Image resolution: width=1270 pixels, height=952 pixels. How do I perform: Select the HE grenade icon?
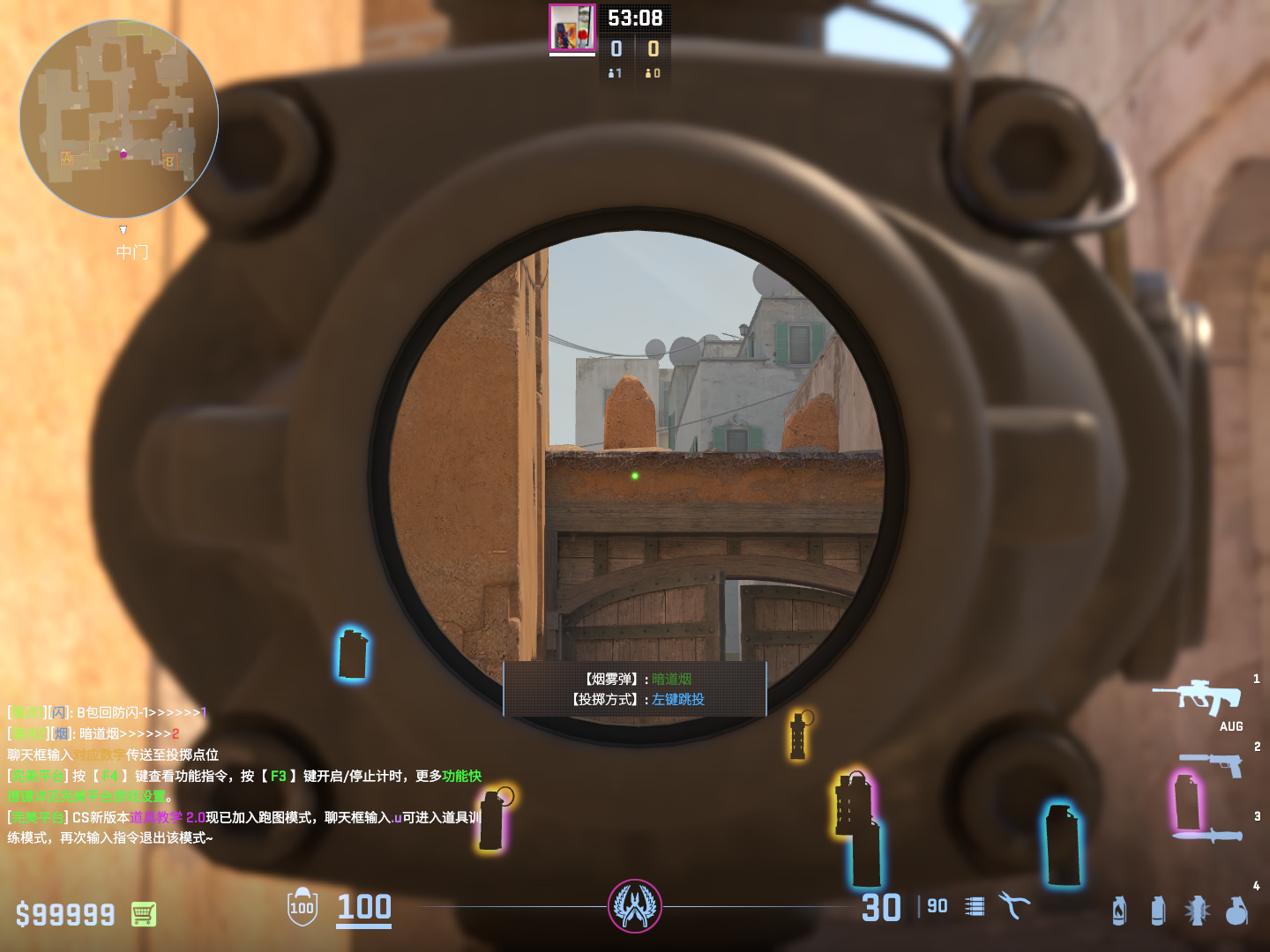pyautogui.click(x=1236, y=911)
